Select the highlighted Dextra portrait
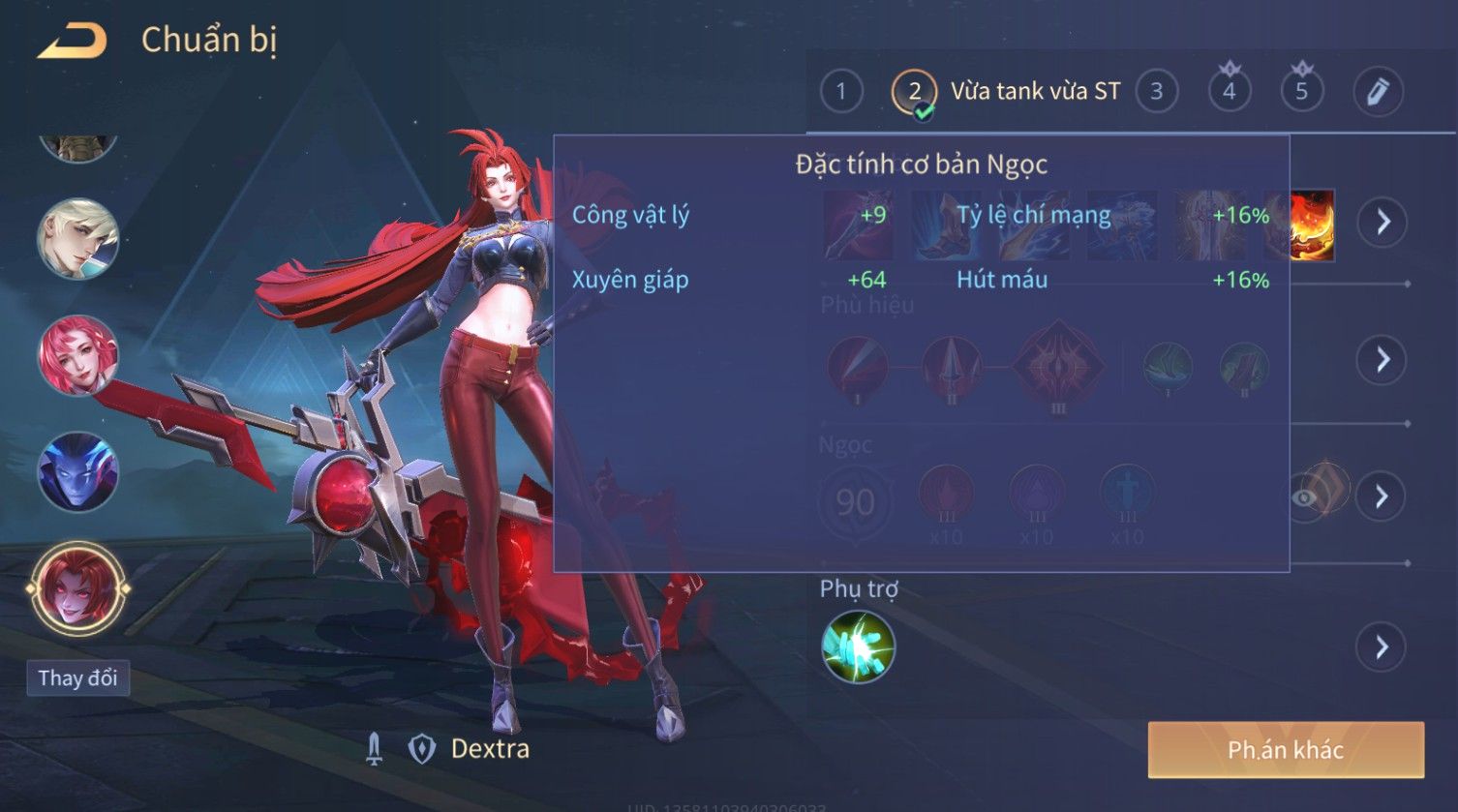Viewport: 1458px width, 812px height. 77,587
